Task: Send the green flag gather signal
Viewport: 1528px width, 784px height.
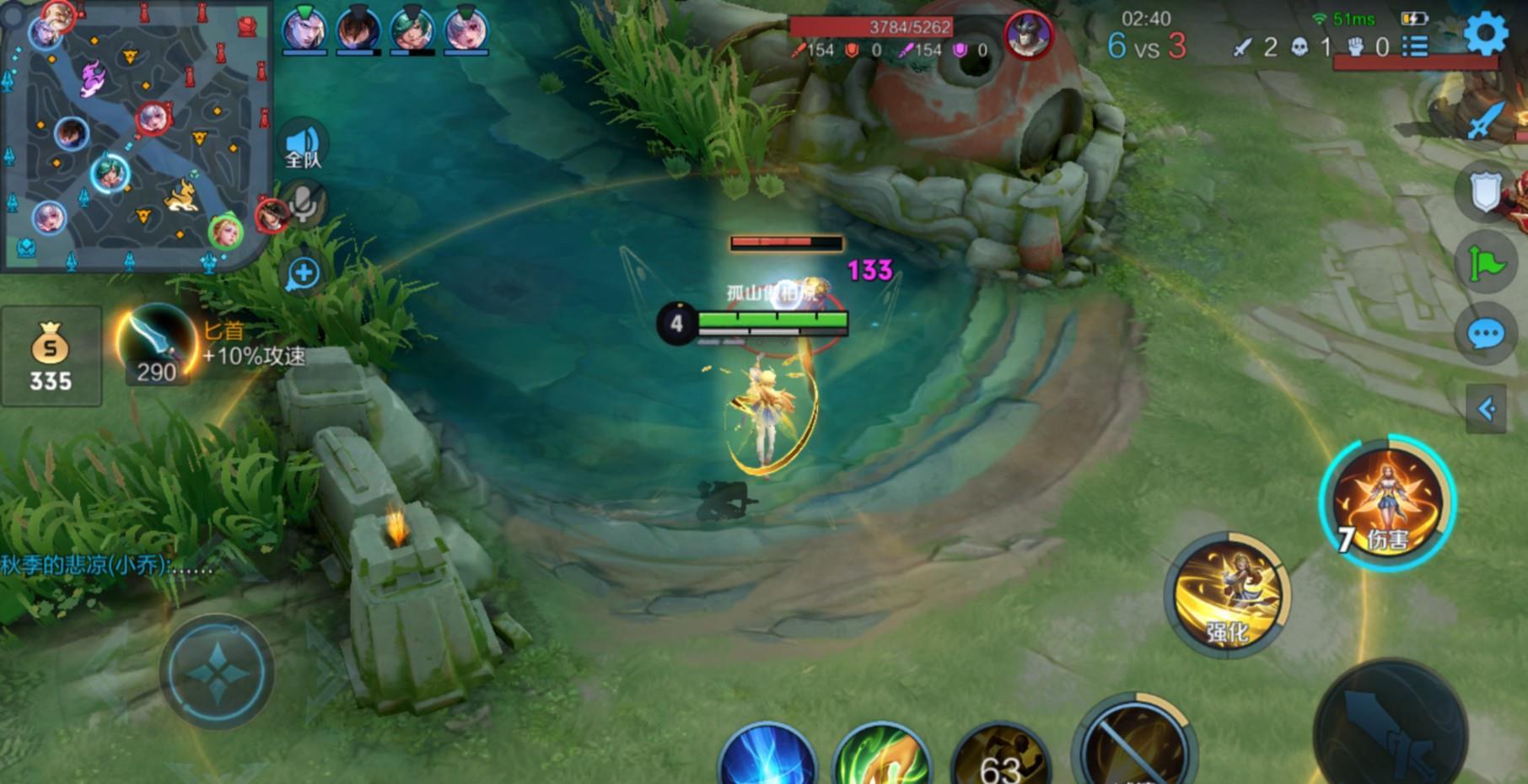Action: coord(1486,264)
